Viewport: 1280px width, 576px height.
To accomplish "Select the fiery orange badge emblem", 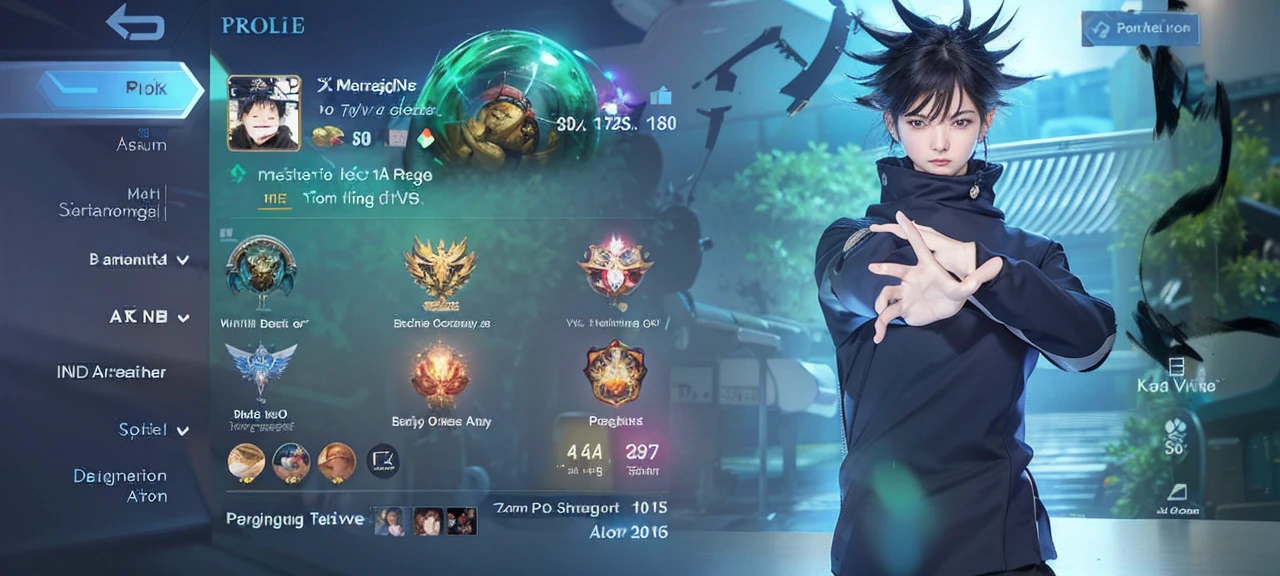I will click(x=439, y=374).
